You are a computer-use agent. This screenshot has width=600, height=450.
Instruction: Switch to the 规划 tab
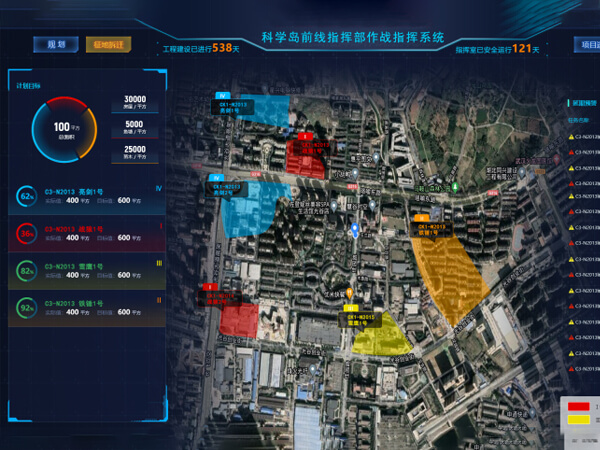click(55, 45)
